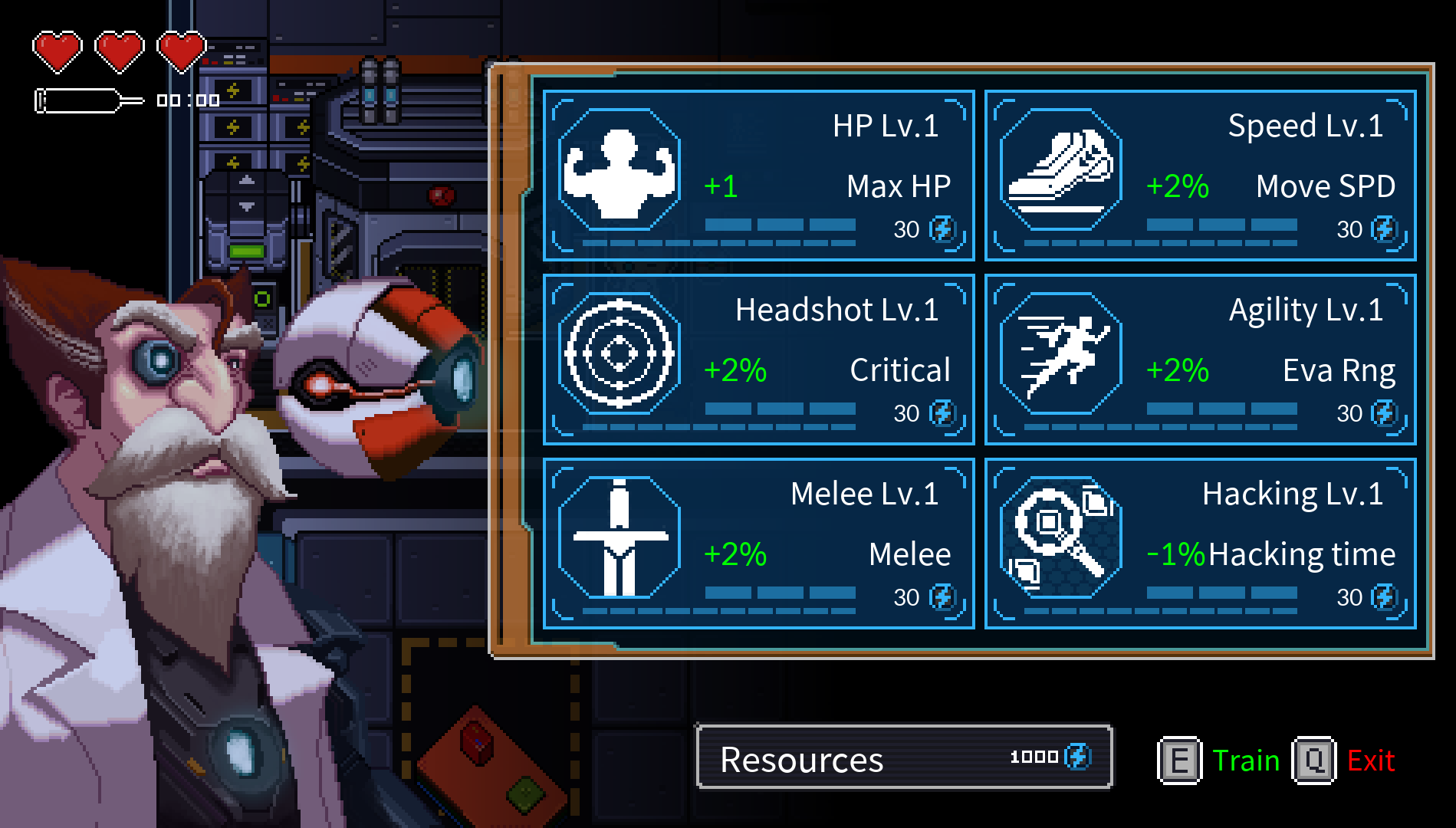Choose the Melee Lv.1 upgrade card
This screenshot has width=1456, height=828.
[758, 544]
